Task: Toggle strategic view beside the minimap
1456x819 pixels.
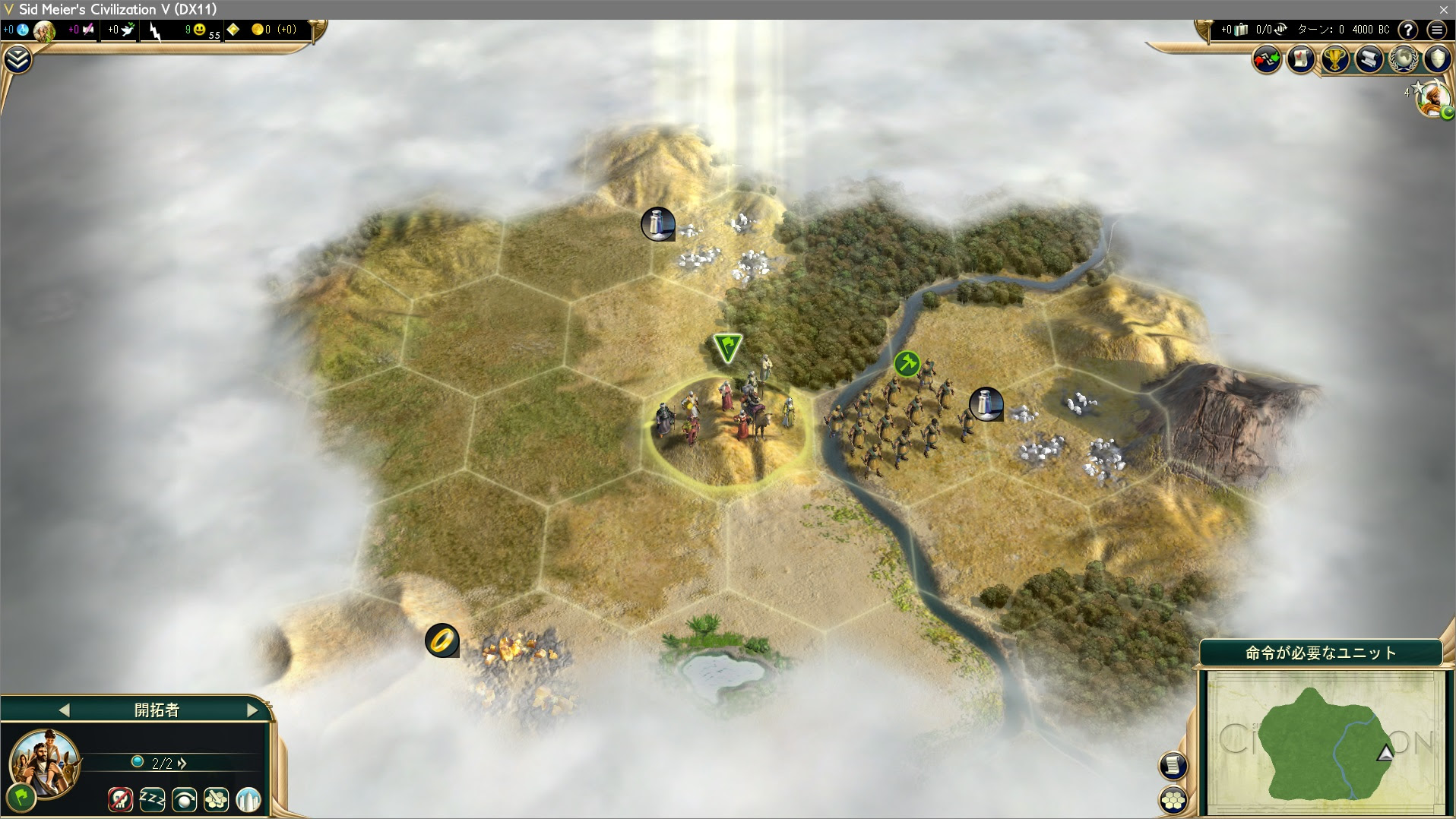Action: [1174, 765]
